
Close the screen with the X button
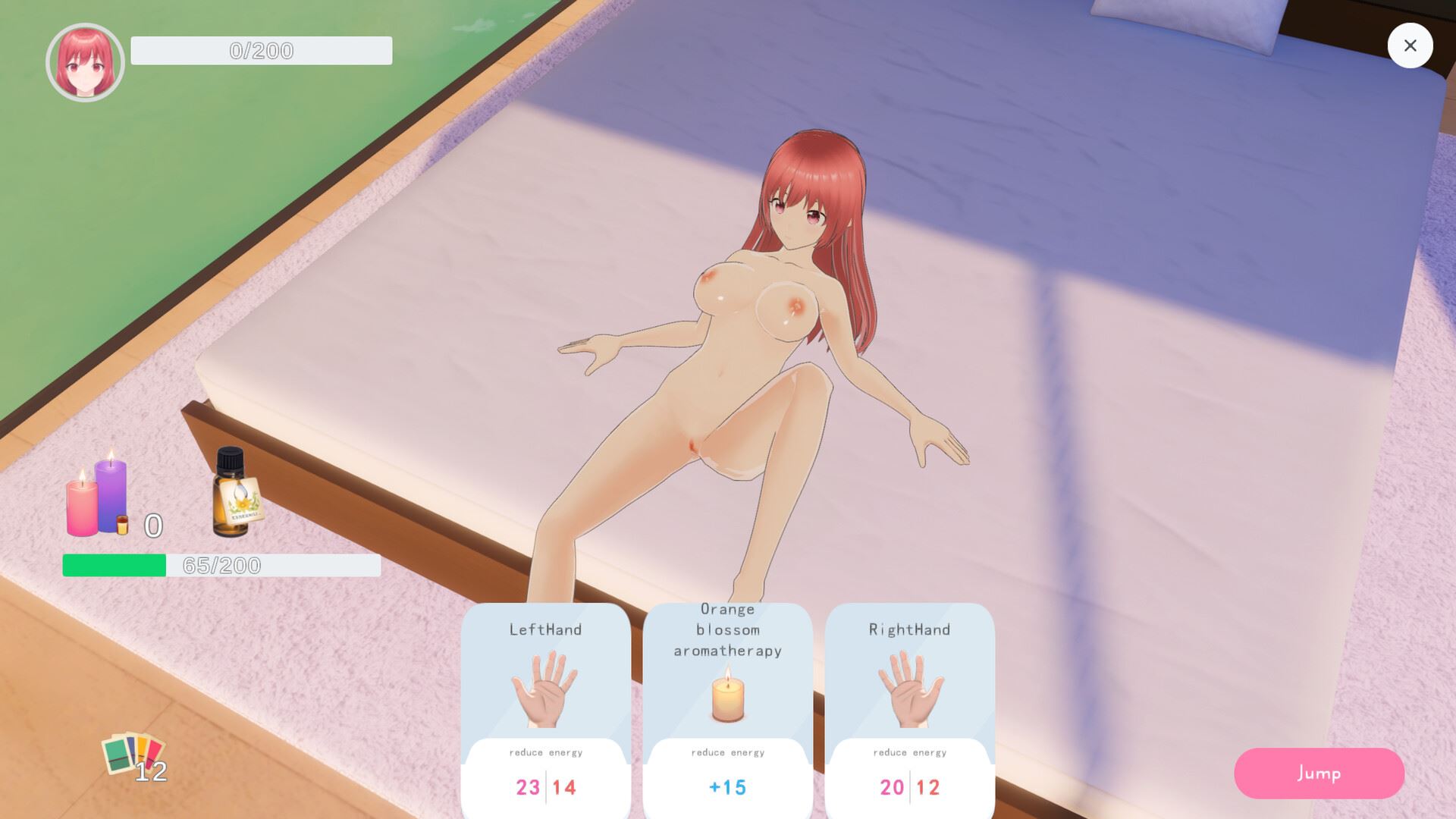(1410, 45)
